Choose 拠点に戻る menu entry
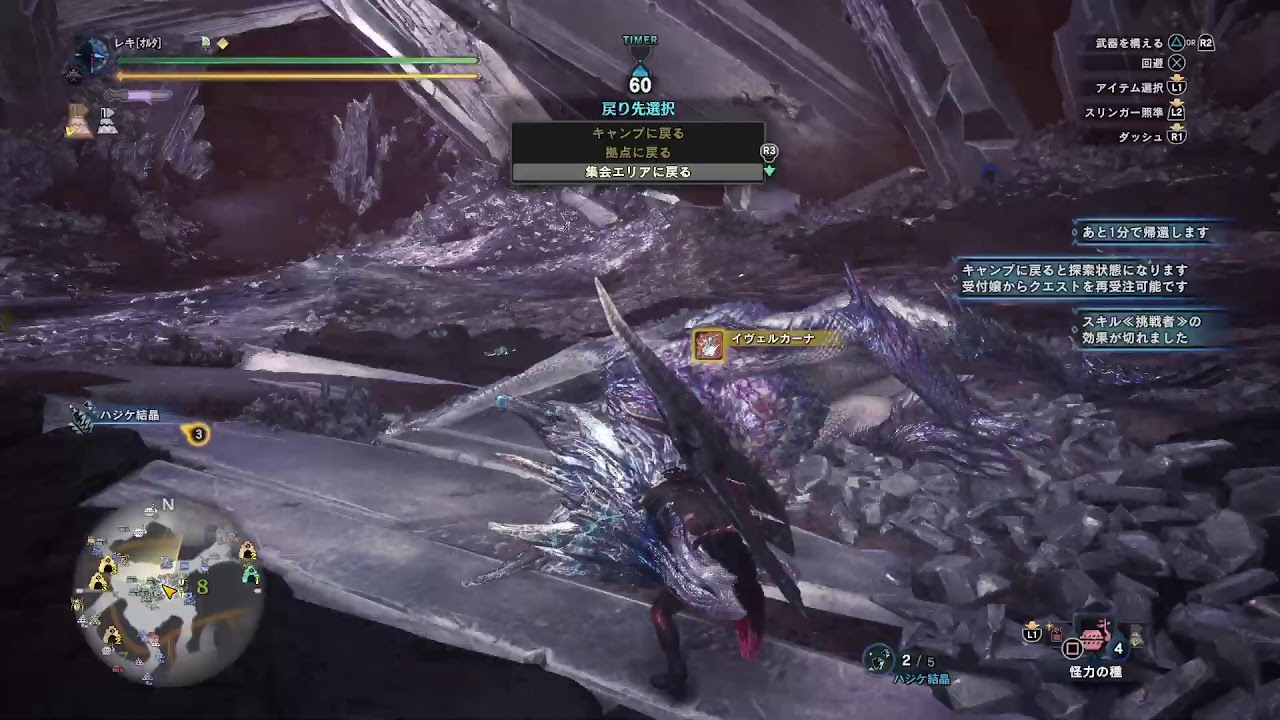The width and height of the screenshot is (1280, 720). 638,152
